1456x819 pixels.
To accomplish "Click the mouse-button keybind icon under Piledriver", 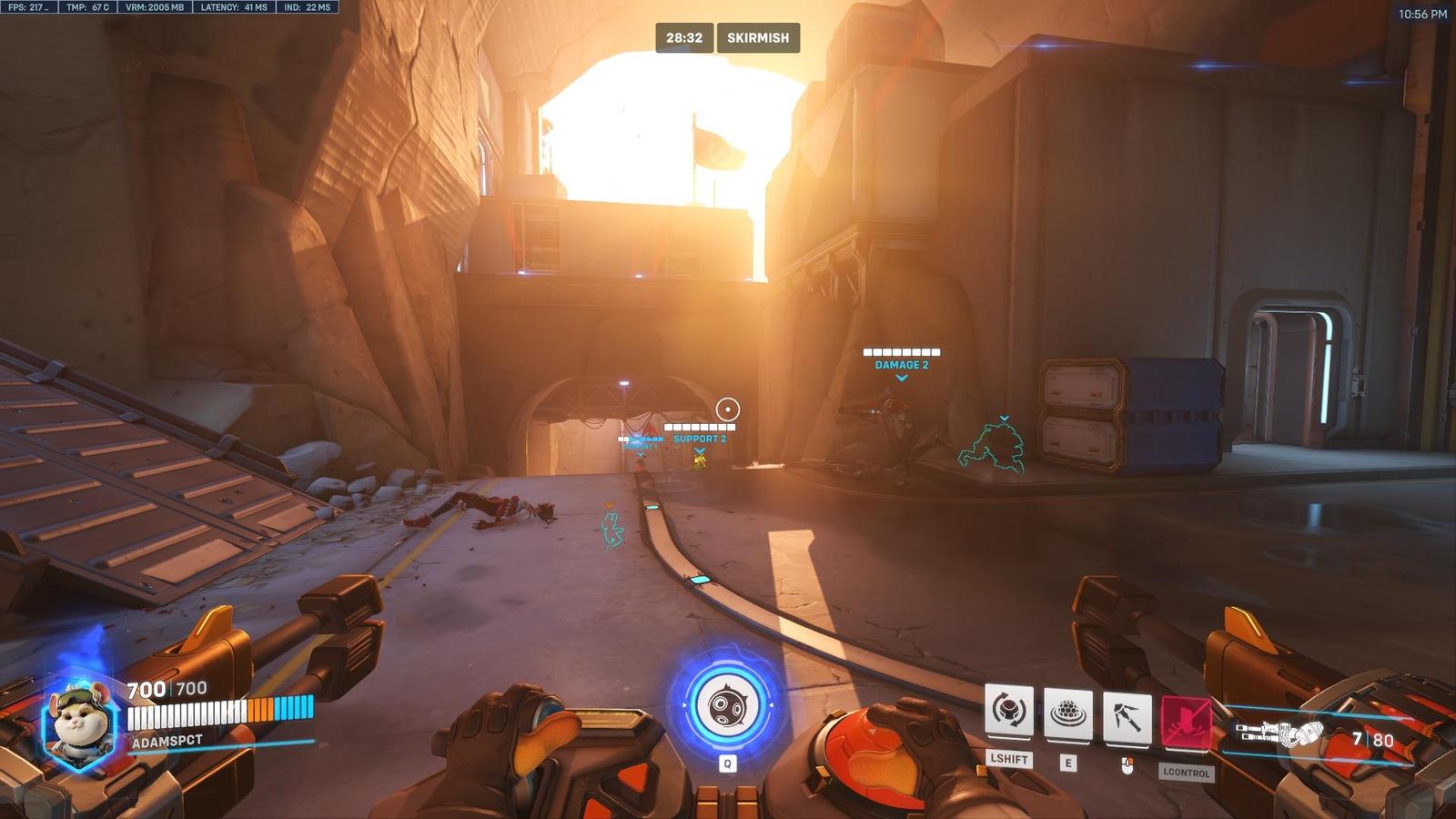I will tap(1126, 764).
